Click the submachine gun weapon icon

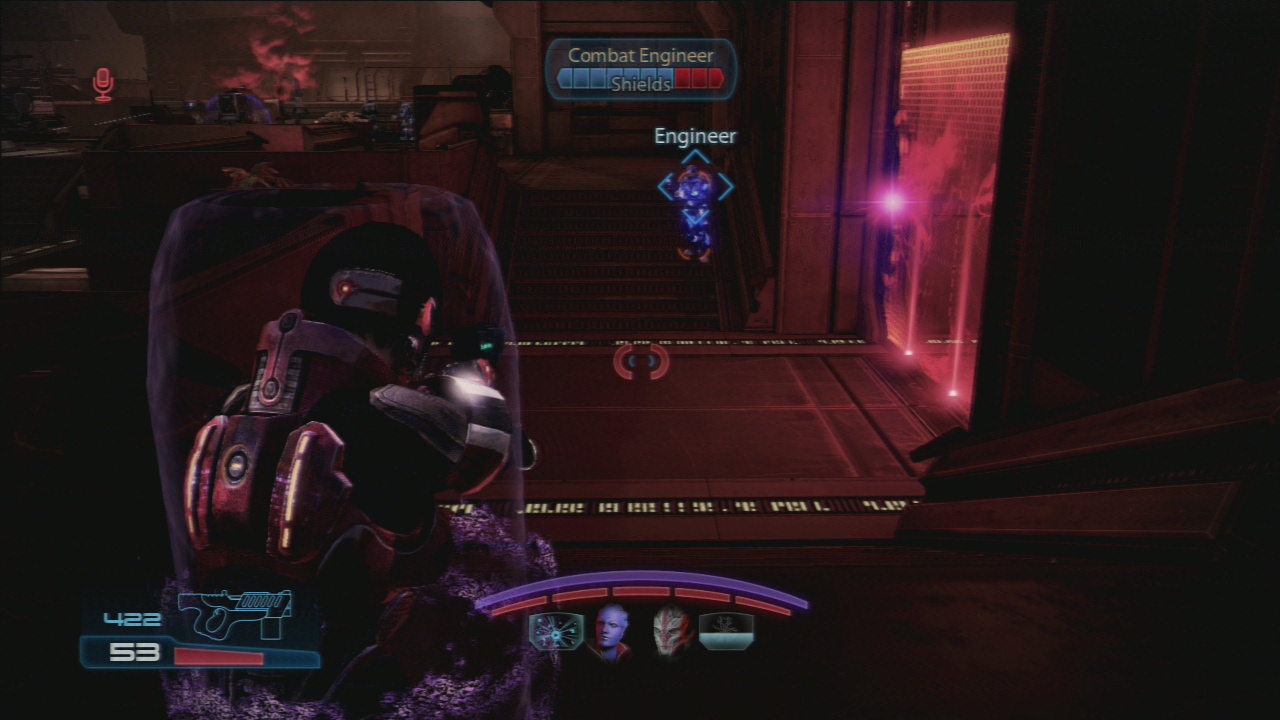[236, 612]
